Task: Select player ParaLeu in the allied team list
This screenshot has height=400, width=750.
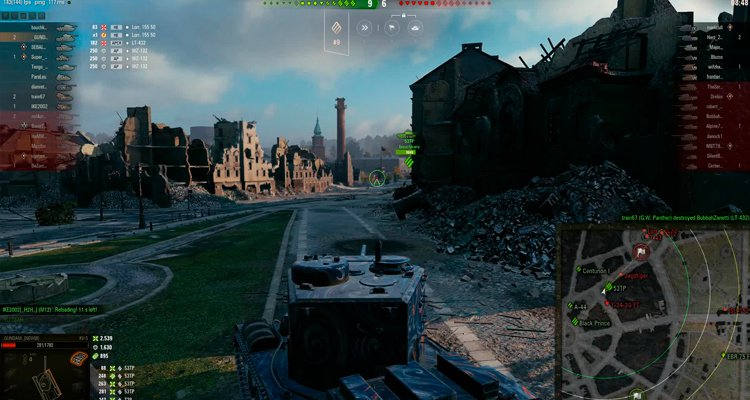Action: [38, 75]
